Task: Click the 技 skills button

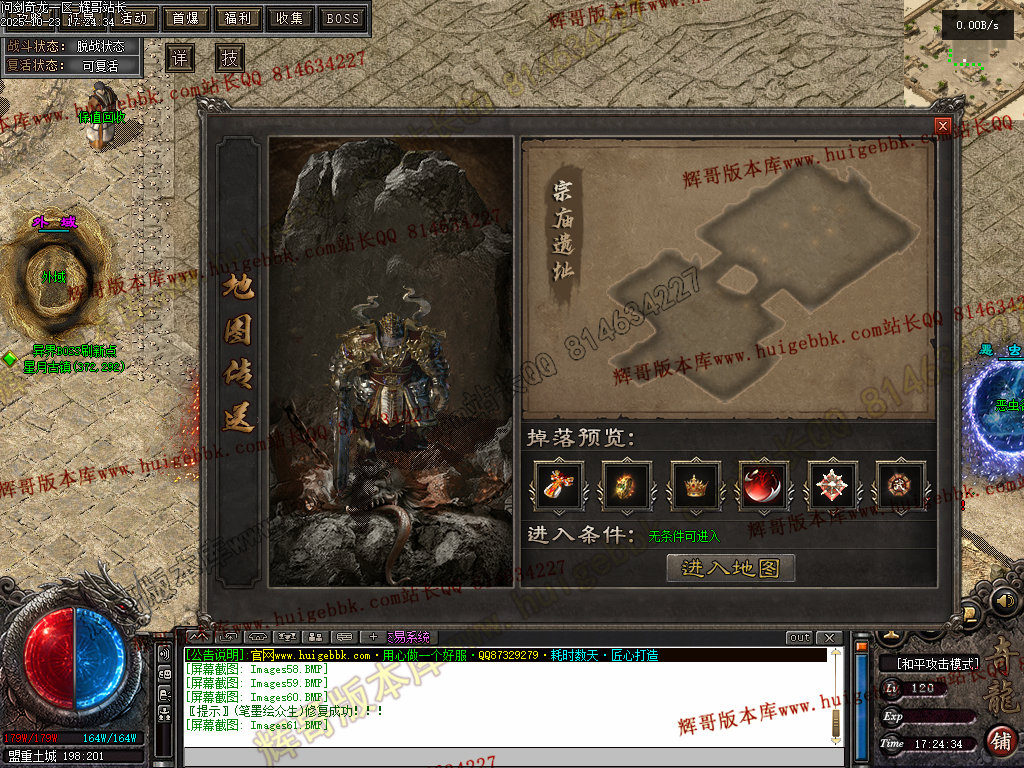Action: pyautogui.click(x=230, y=57)
